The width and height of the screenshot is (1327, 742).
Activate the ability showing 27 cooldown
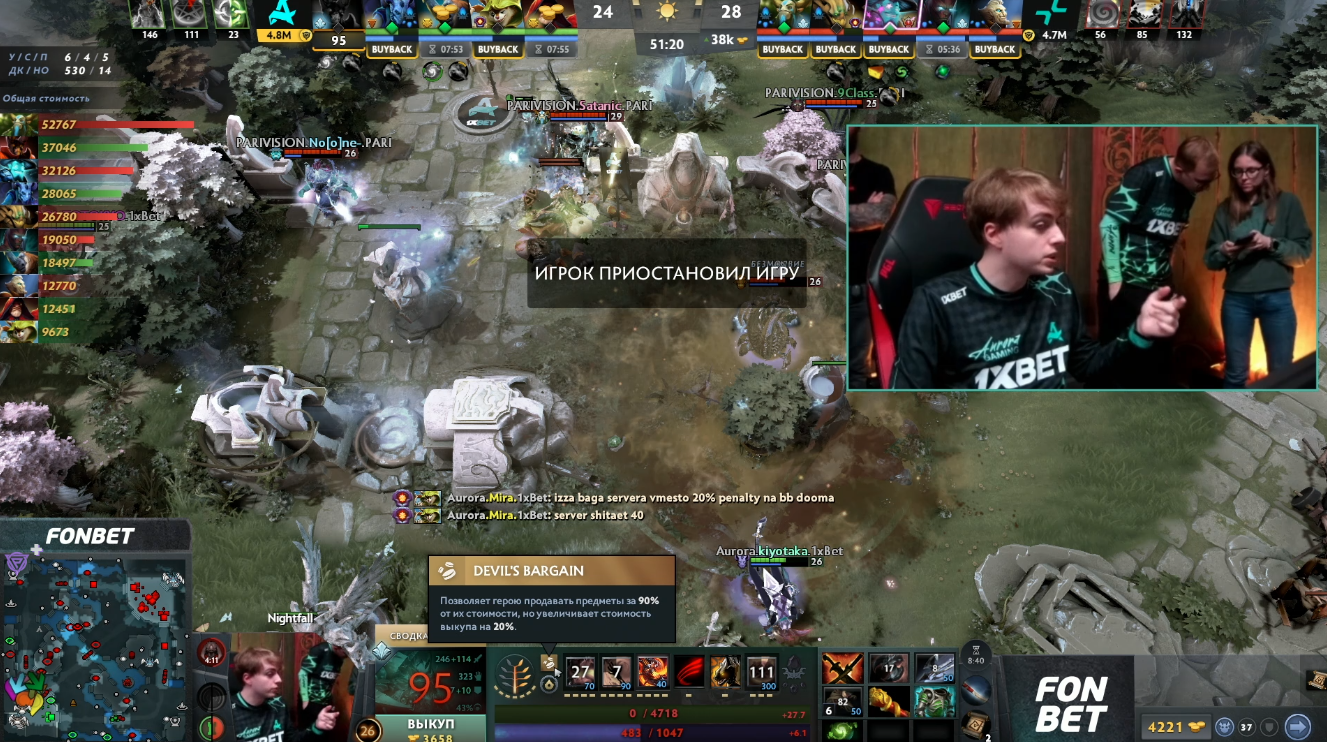581,672
